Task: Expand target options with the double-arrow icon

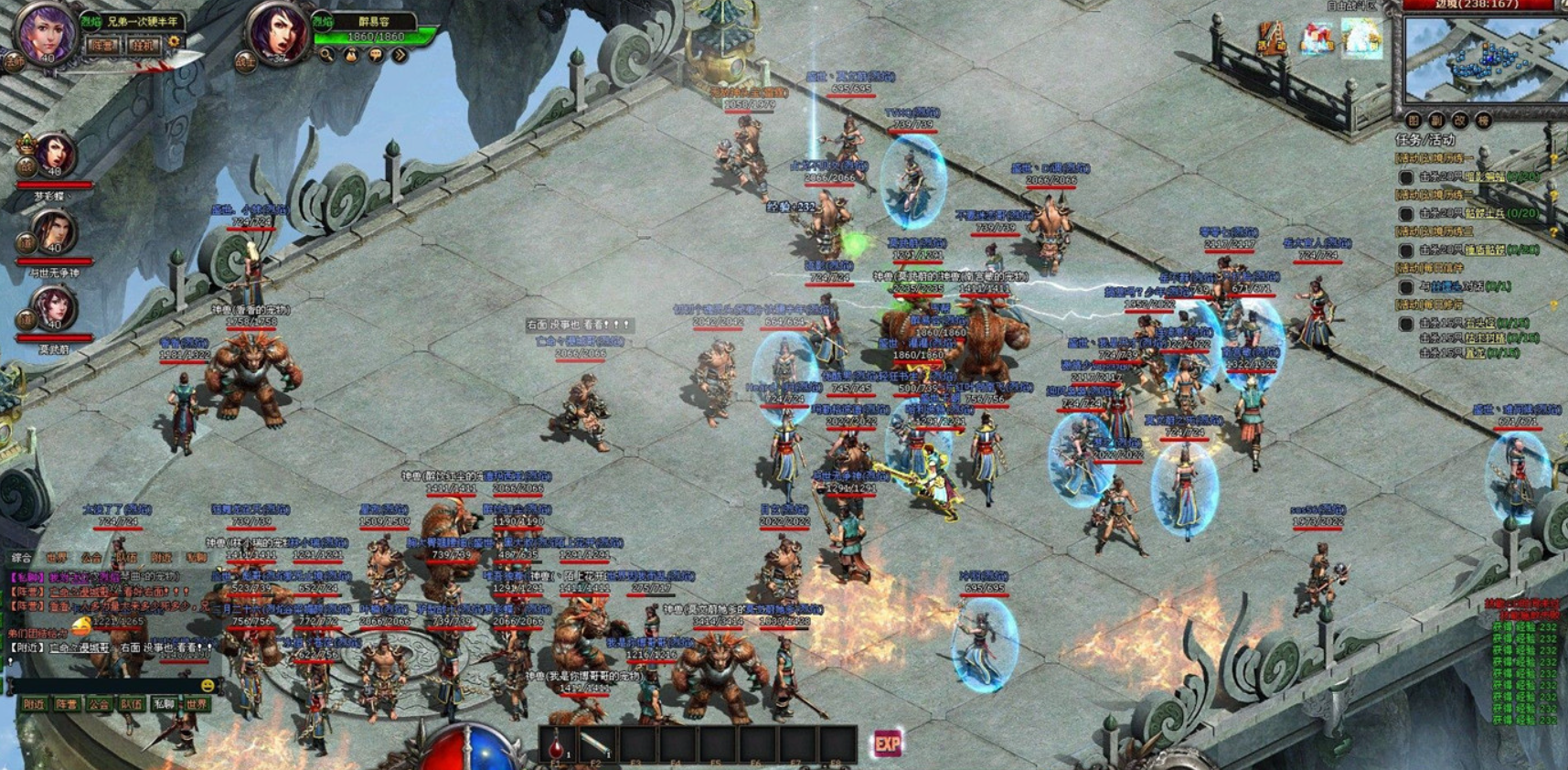Action: point(400,55)
